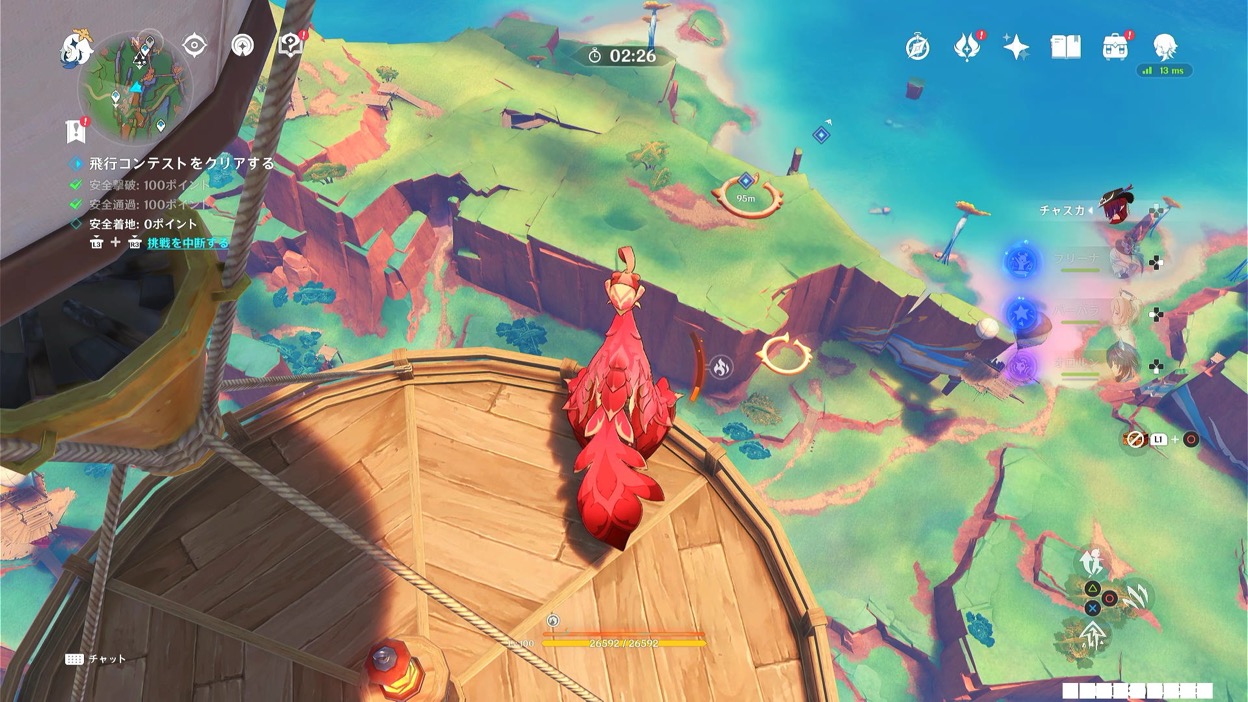Viewport: 1248px width, 702px height.
Task: Open the open-book handbook icon
Action: click(1066, 47)
